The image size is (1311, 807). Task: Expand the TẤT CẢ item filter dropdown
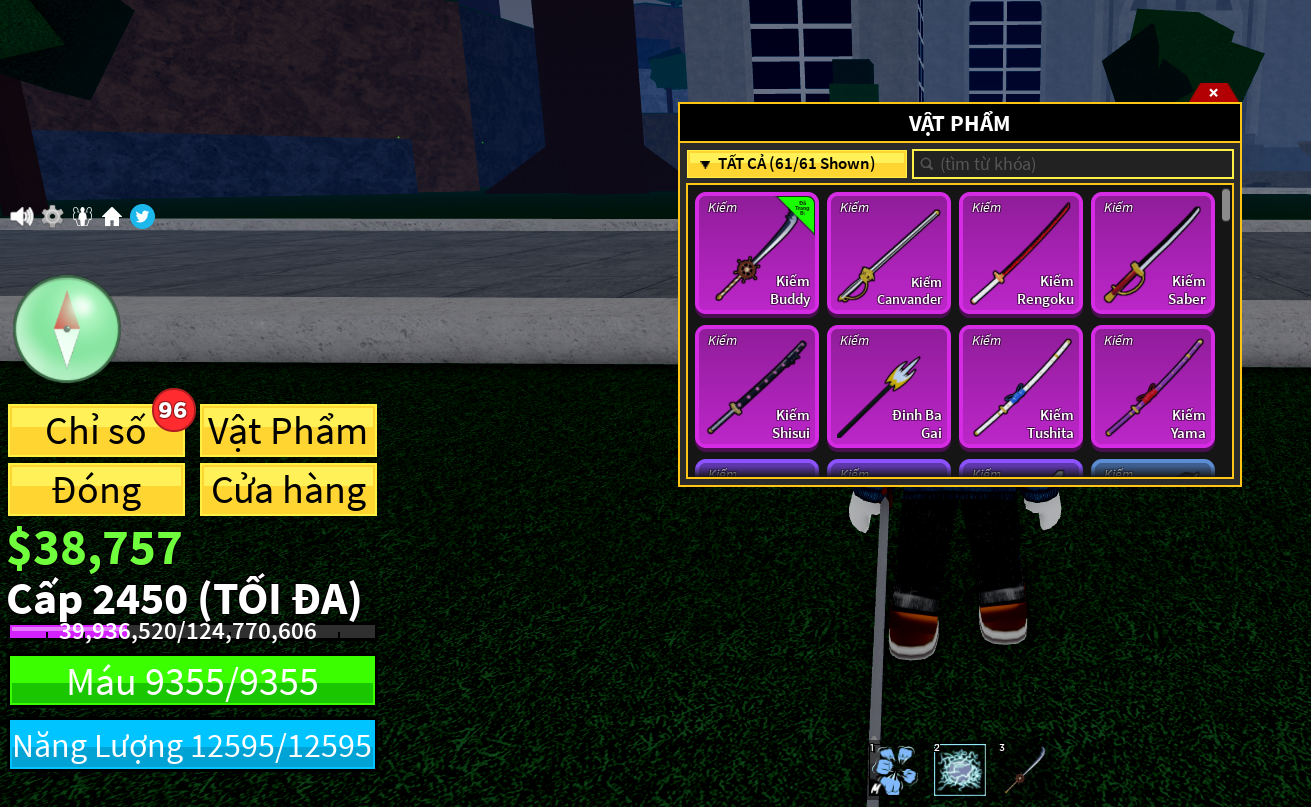(x=796, y=163)
